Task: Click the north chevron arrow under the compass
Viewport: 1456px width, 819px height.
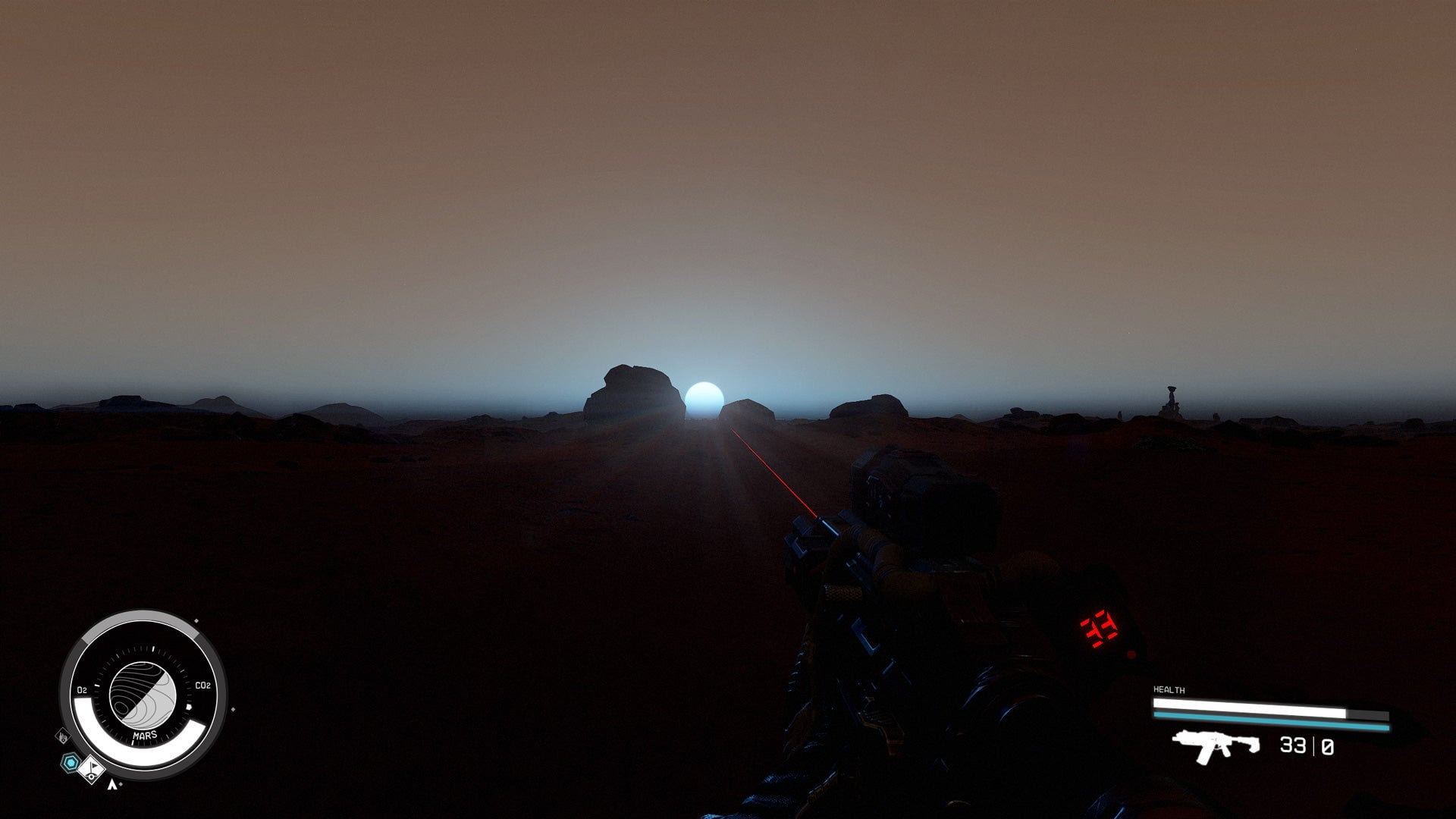Action: coord(113,784)
